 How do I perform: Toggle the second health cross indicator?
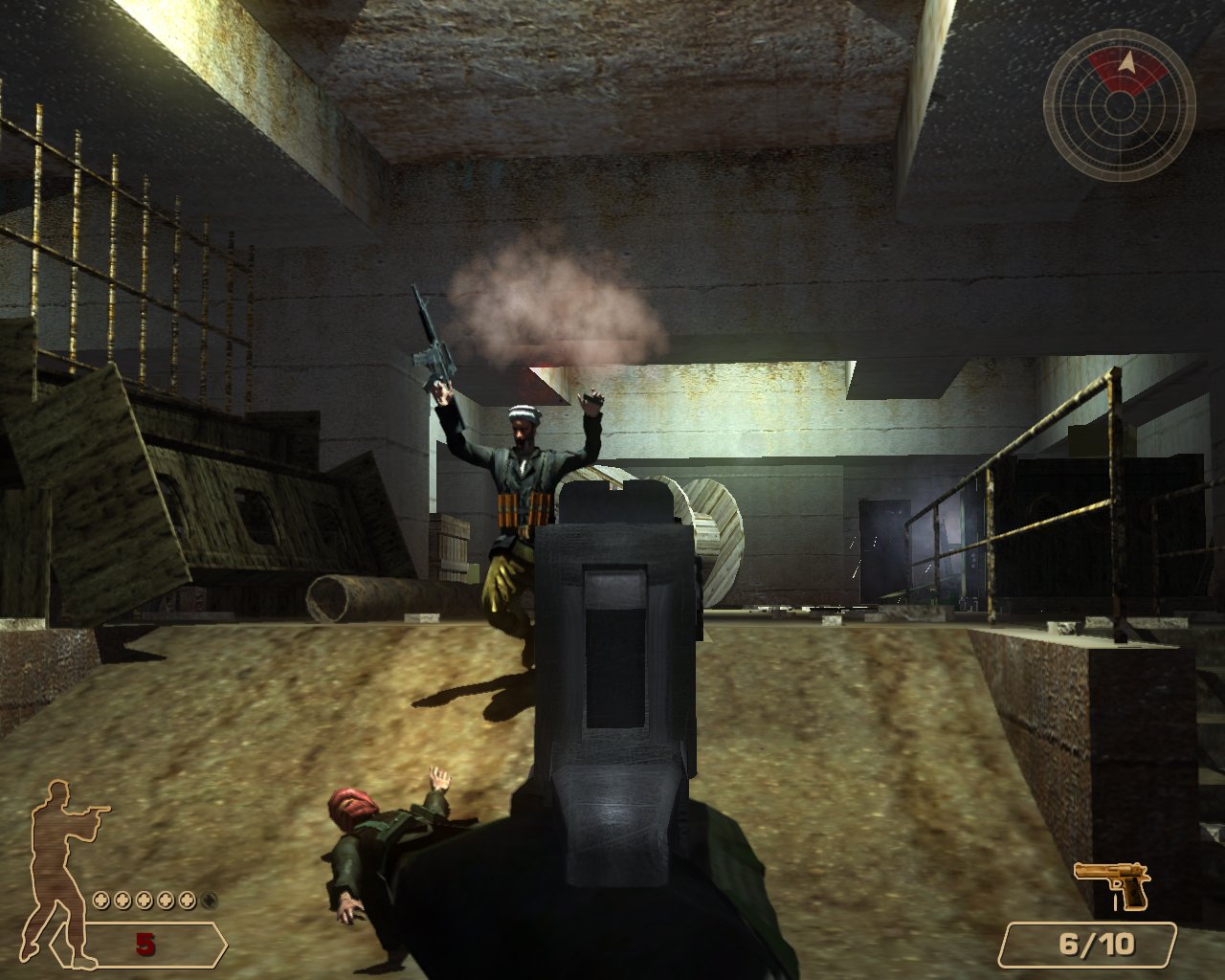tap(122, 900)
